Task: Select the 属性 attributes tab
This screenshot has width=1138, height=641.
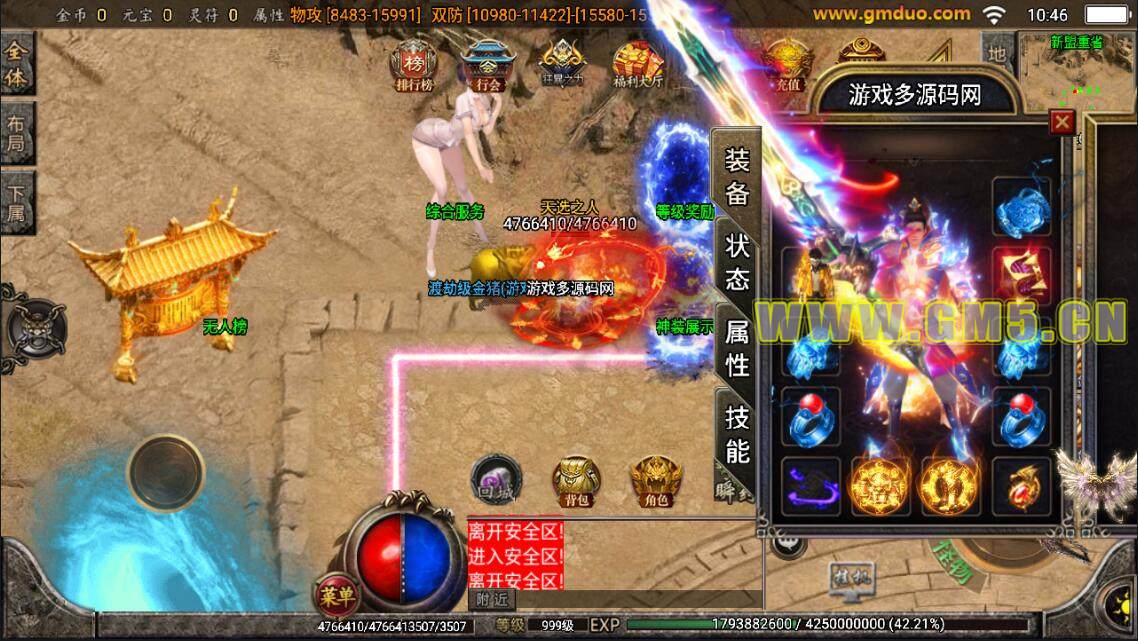Action: 737,350
